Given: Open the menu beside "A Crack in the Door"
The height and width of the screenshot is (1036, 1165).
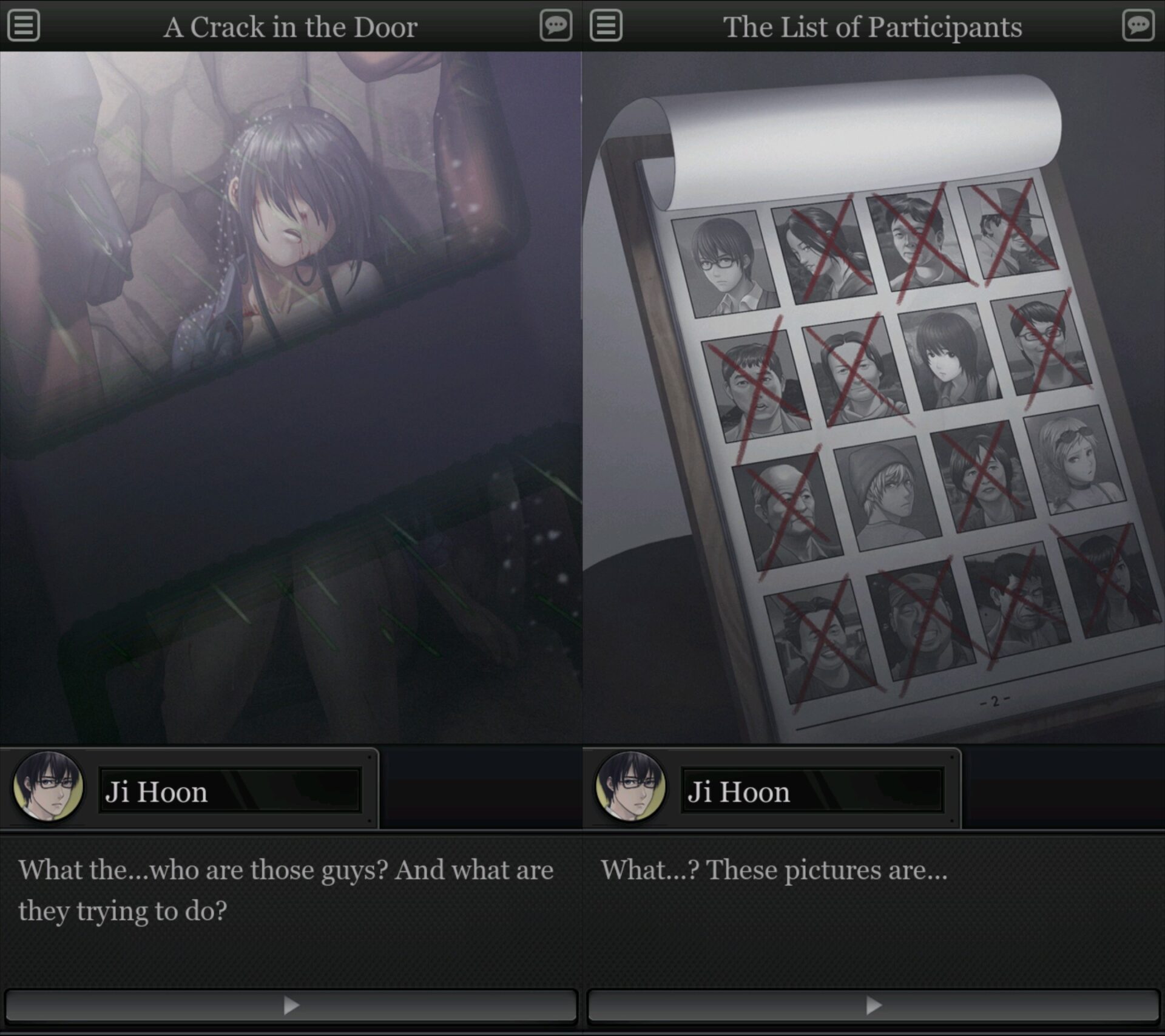Looking at the screenshot, I should (24, 25).
